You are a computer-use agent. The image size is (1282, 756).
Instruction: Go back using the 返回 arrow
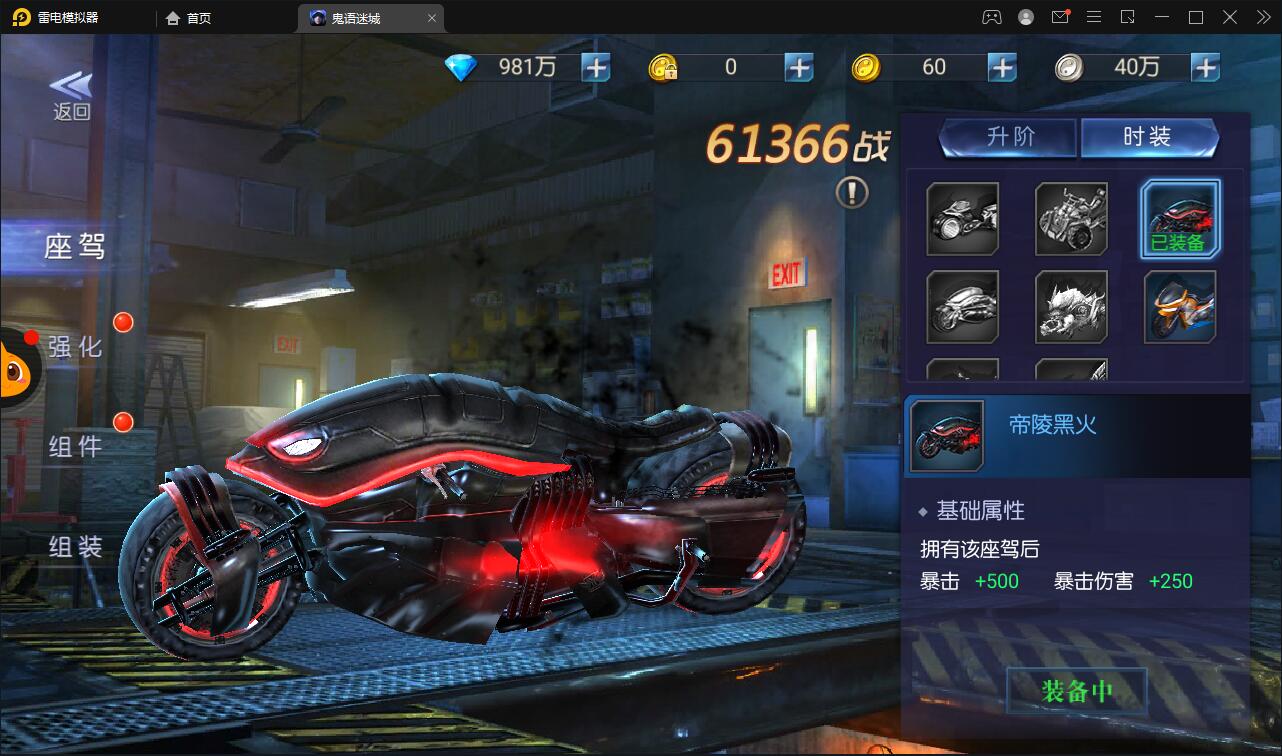click(x=71, y=96)
